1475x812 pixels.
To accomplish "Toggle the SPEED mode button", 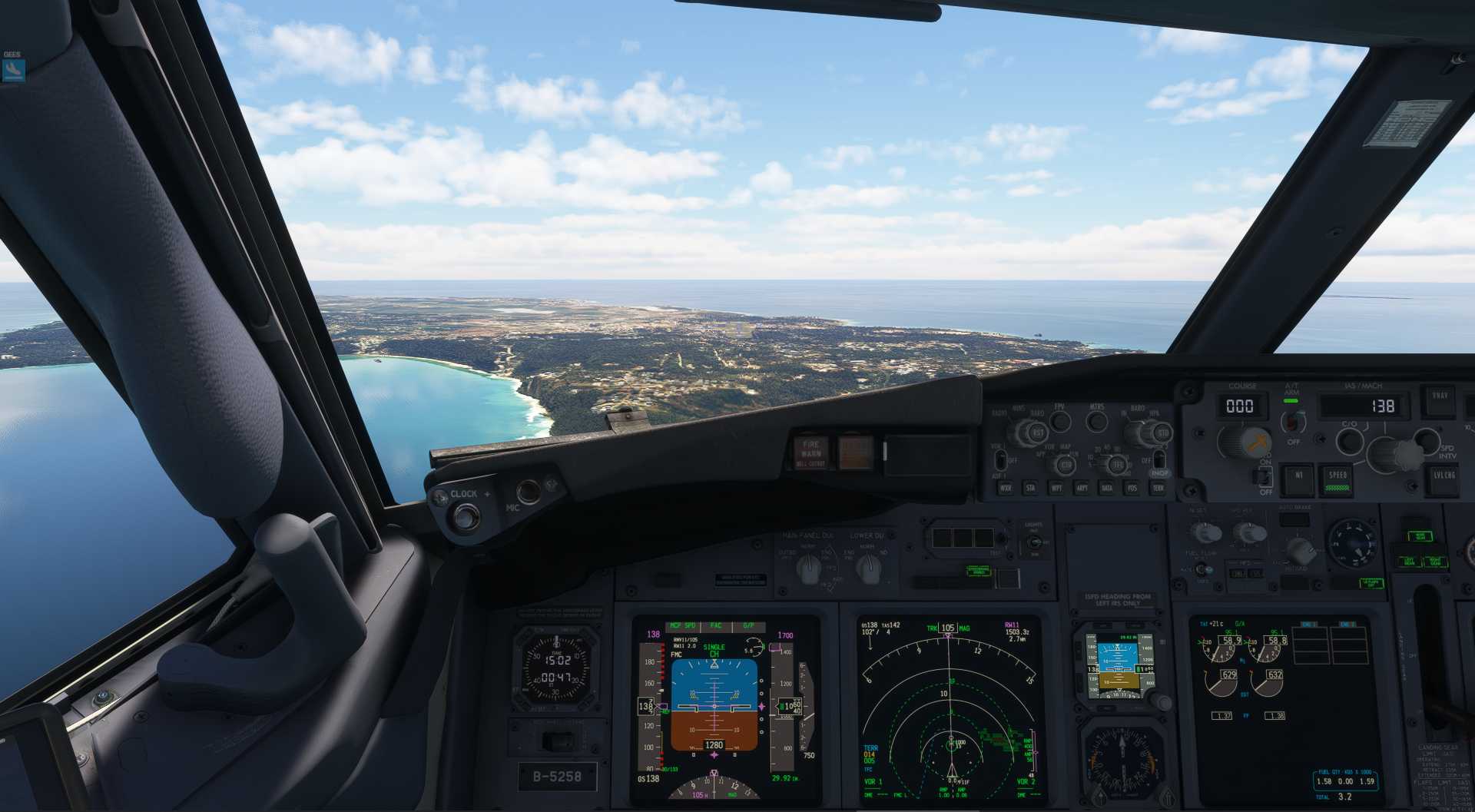I will click(x=1338, y=478).
